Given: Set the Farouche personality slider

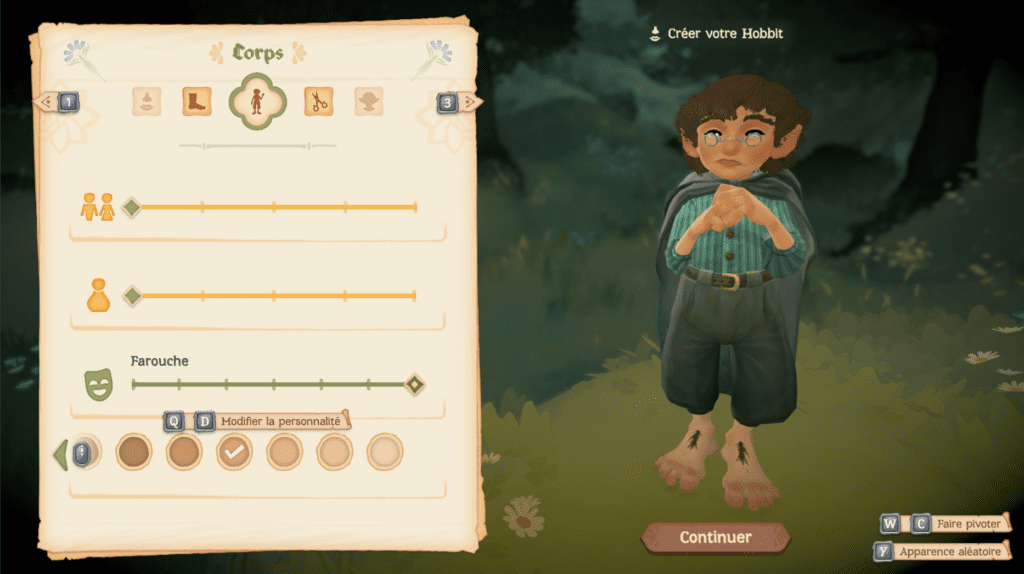Looking at the screenshot, I should point(414,384).
